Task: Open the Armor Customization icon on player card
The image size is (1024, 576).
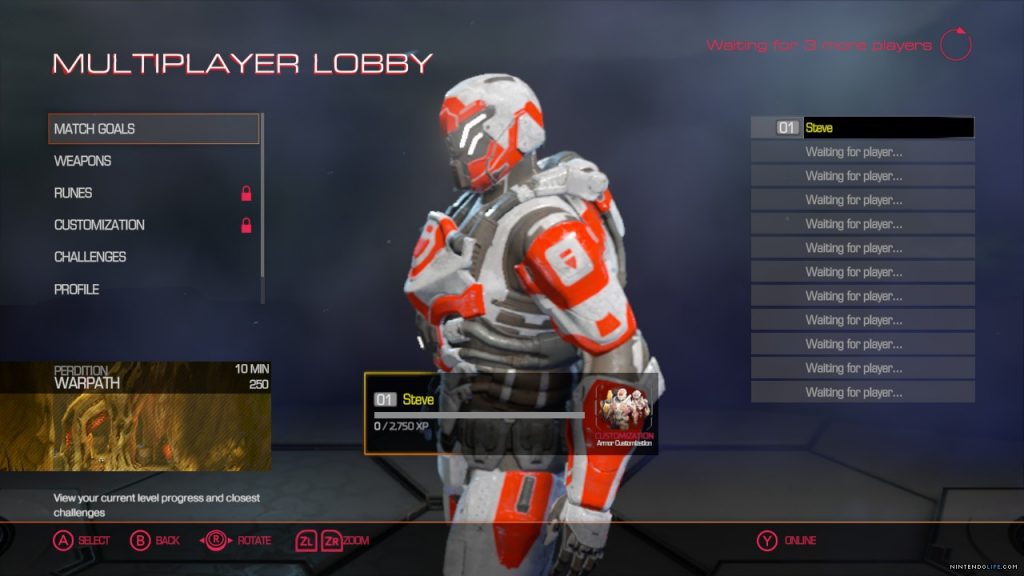Action: pyautogui.click(x=624, y=413)
